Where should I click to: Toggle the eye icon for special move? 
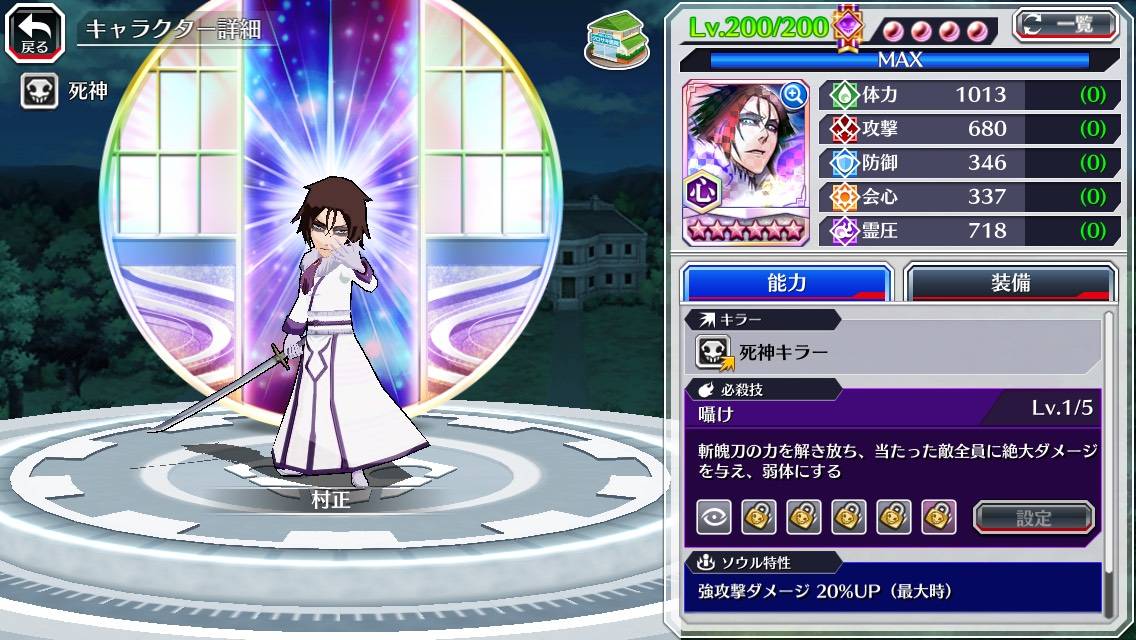point(713,517)
